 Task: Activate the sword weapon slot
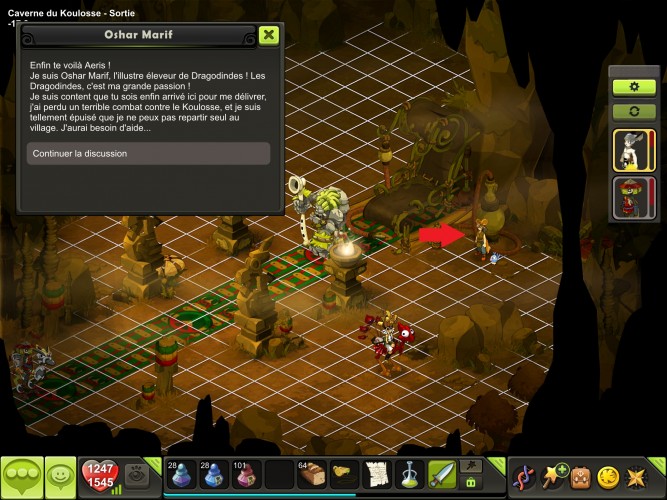tap(441, 474)
